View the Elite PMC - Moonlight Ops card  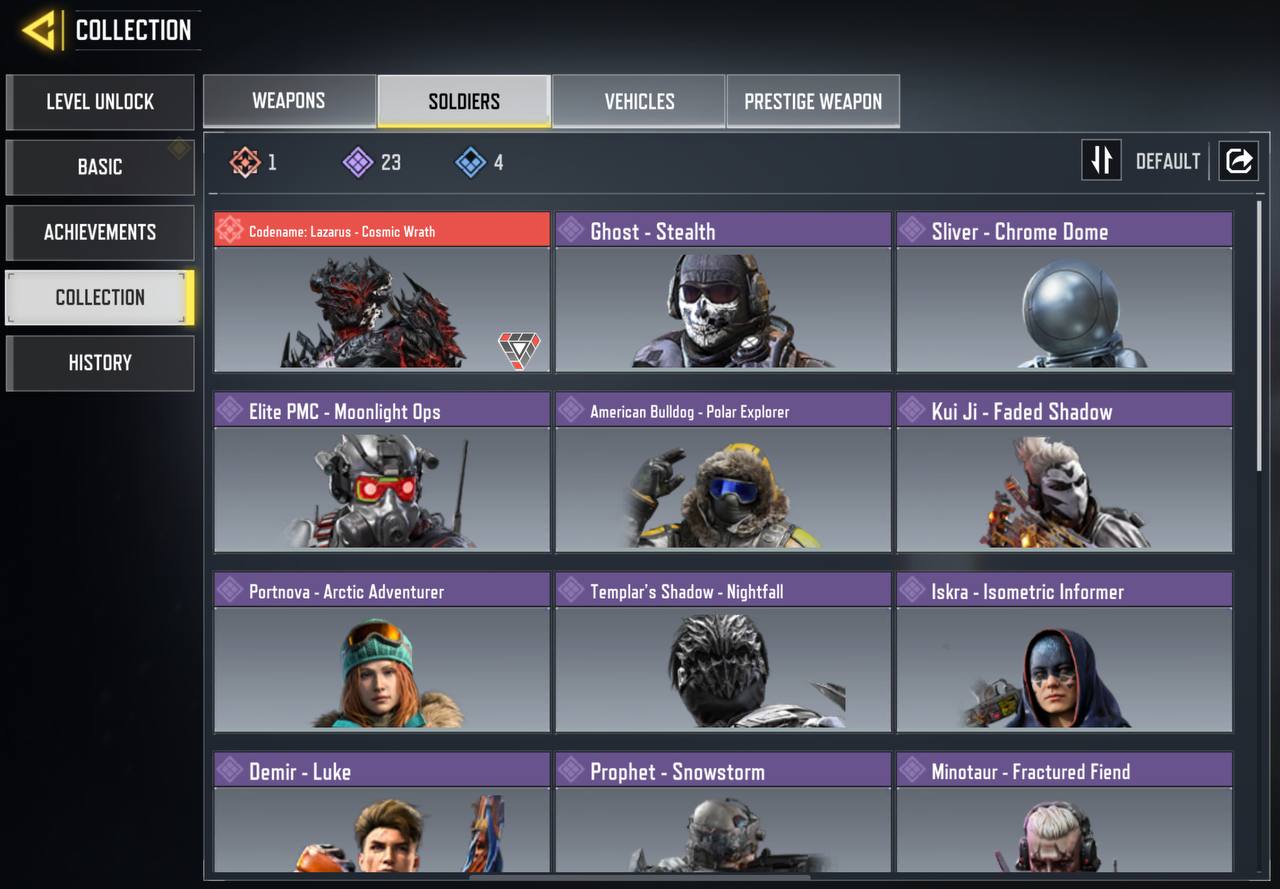point(382,472)
